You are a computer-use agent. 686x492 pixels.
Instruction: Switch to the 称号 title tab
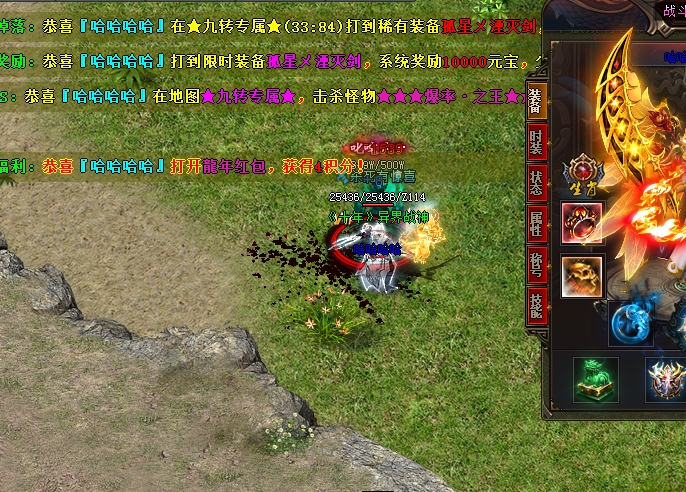point(536,264)
